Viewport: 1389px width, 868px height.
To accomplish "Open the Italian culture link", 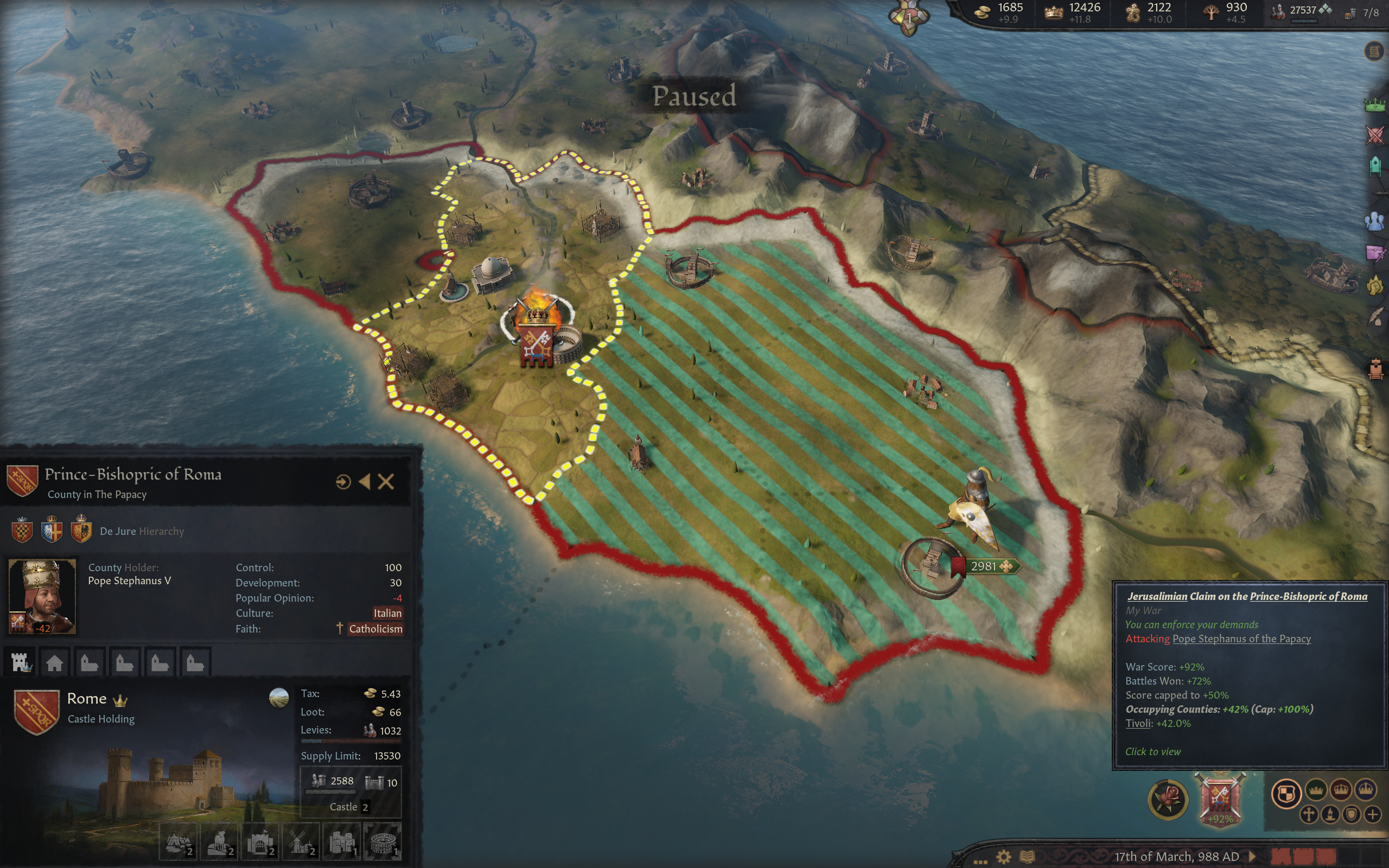I will pyautogui.click(x=387, y=613).
